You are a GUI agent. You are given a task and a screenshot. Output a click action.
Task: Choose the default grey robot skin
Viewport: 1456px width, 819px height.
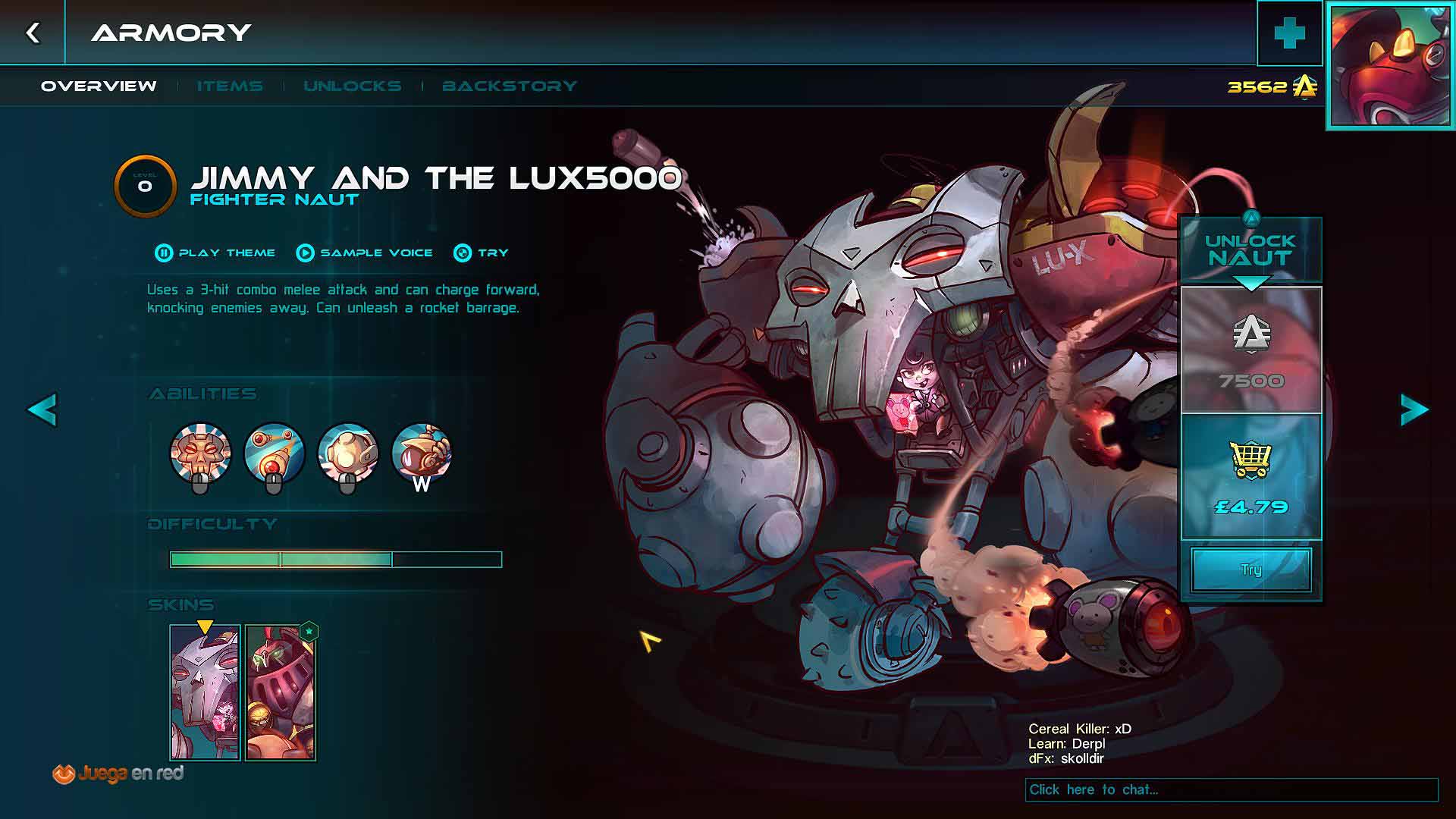pos(205,692)
